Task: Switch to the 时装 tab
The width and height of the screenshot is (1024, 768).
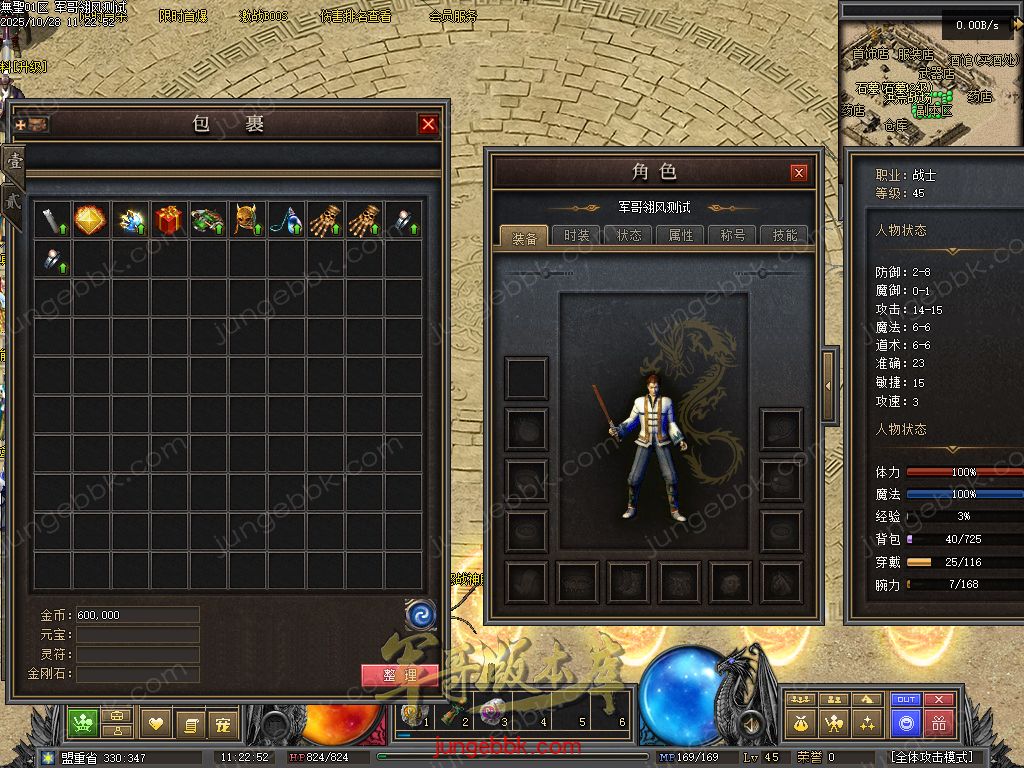Action: [576, 236]
